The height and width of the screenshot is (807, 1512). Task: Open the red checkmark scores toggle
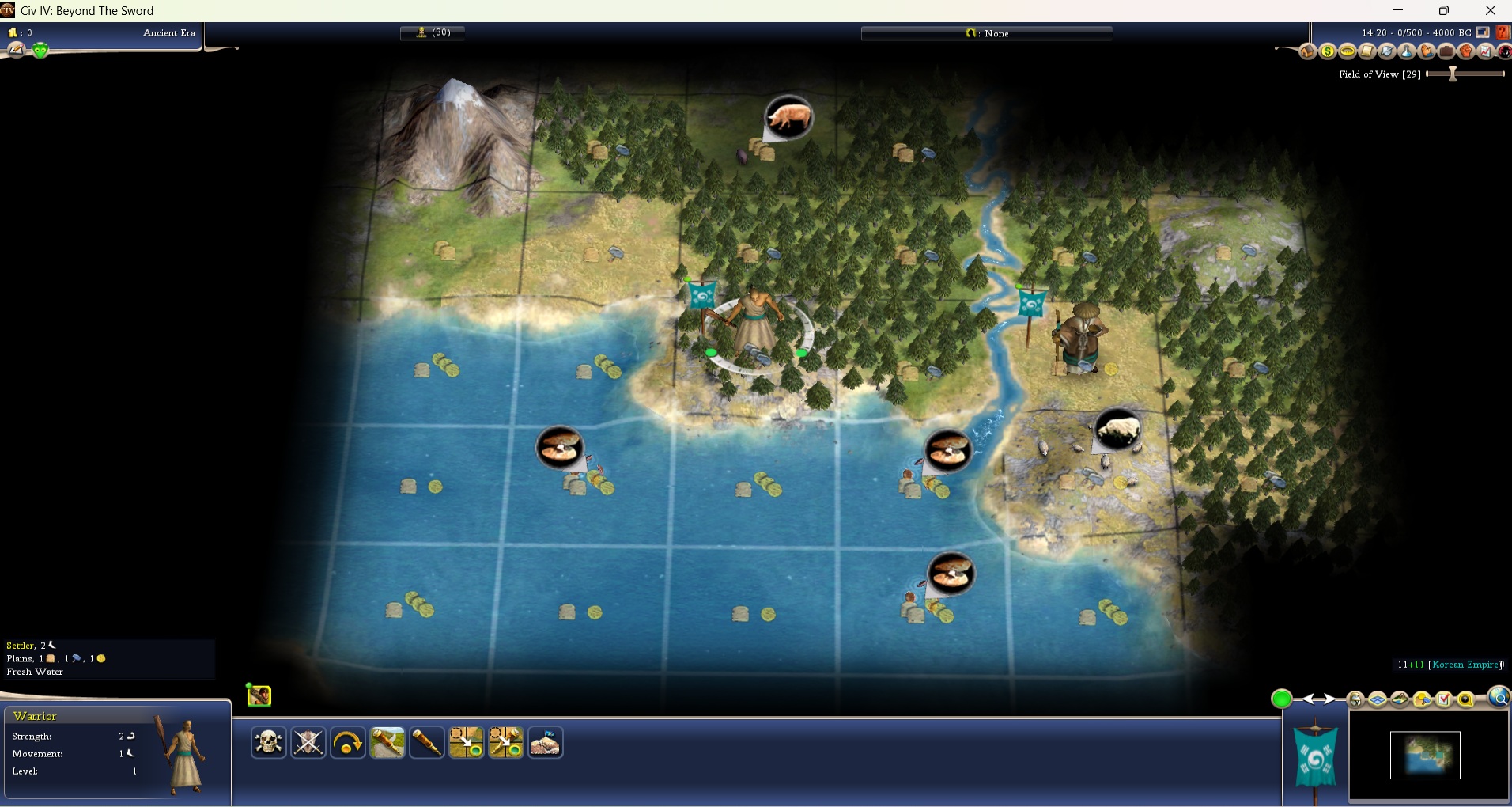click(x=1444, y=699)
